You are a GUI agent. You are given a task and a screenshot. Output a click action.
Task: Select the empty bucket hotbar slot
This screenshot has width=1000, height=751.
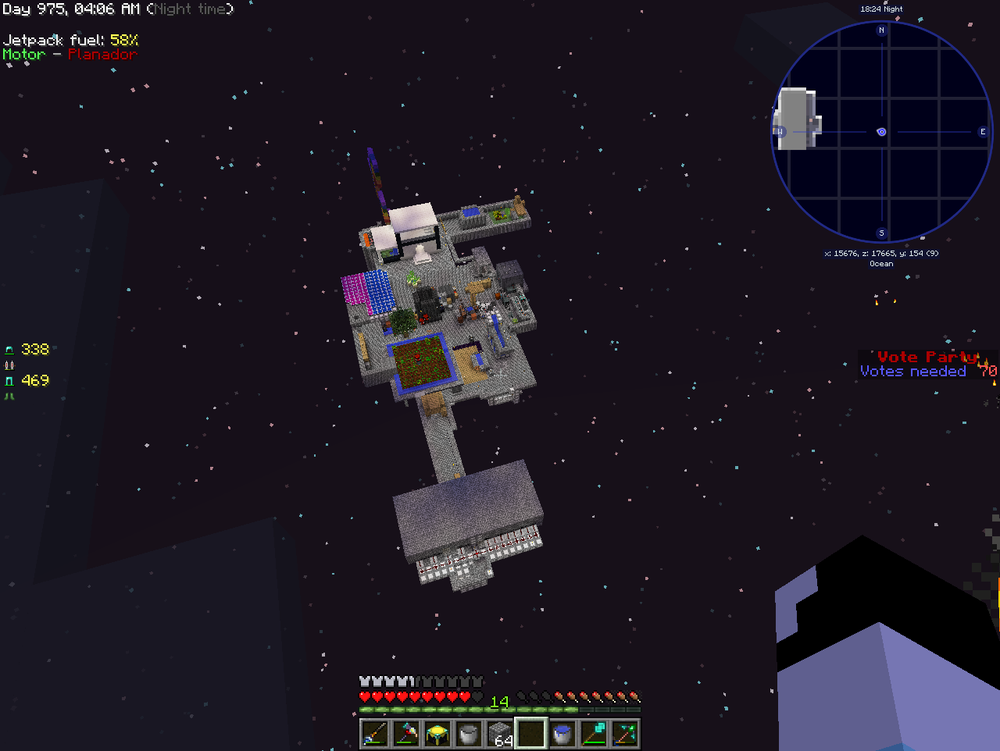pyautogui.click(x=468, y=734)
